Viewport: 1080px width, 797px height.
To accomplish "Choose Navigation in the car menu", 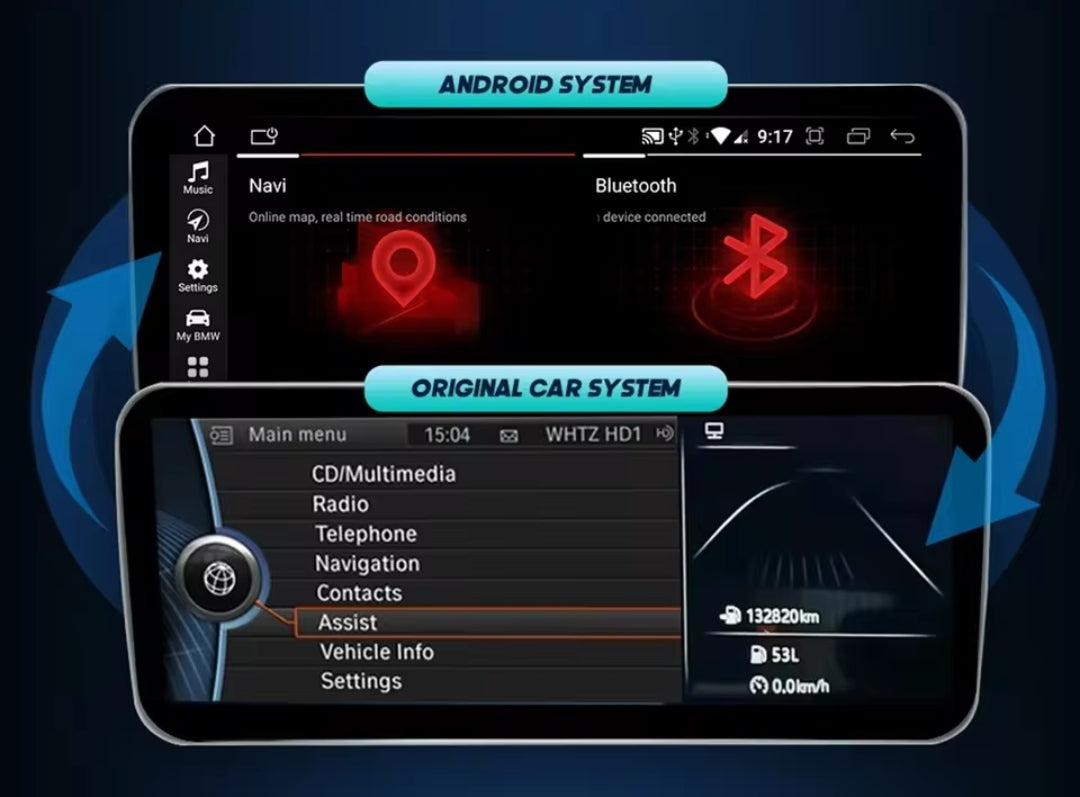I will (367, 564).
